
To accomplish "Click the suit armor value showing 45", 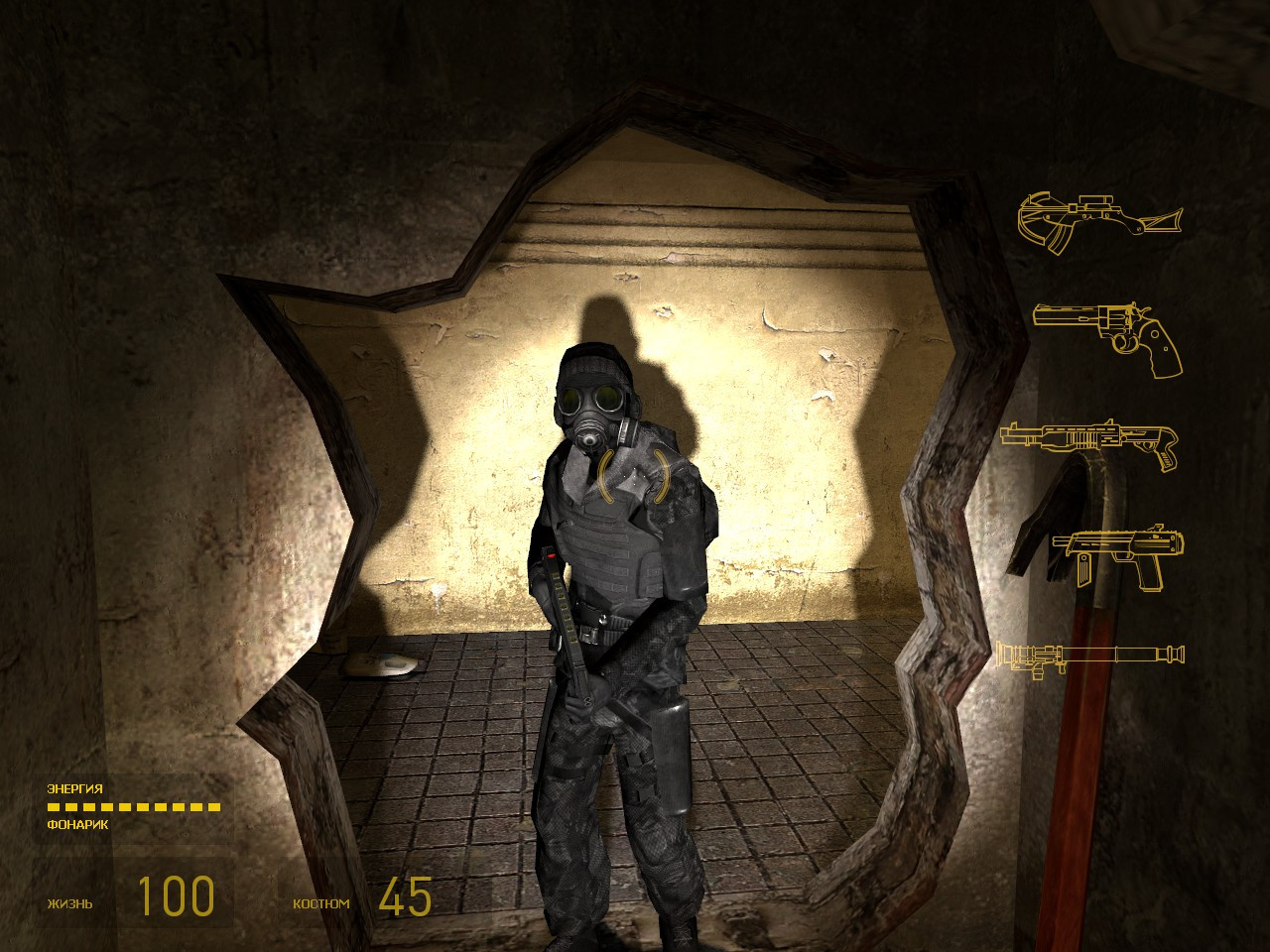I will click(405, 895).
